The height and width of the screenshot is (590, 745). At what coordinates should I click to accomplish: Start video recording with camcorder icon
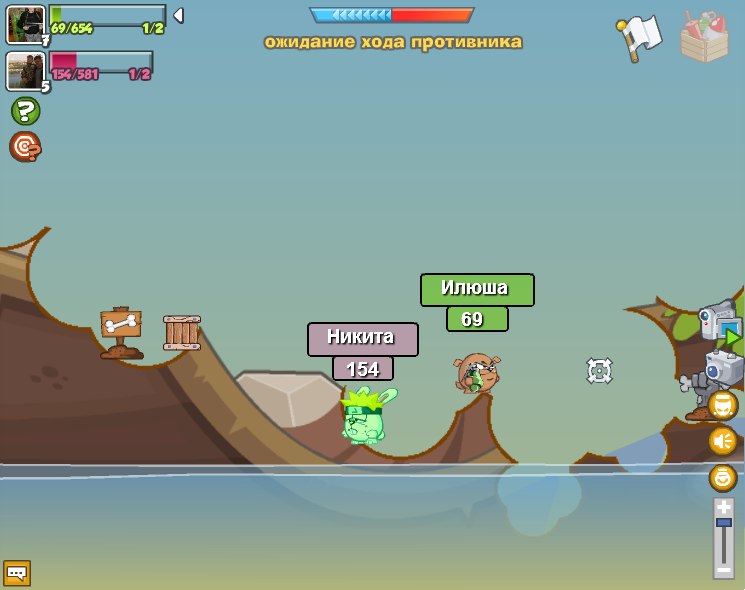coord(720,322)
